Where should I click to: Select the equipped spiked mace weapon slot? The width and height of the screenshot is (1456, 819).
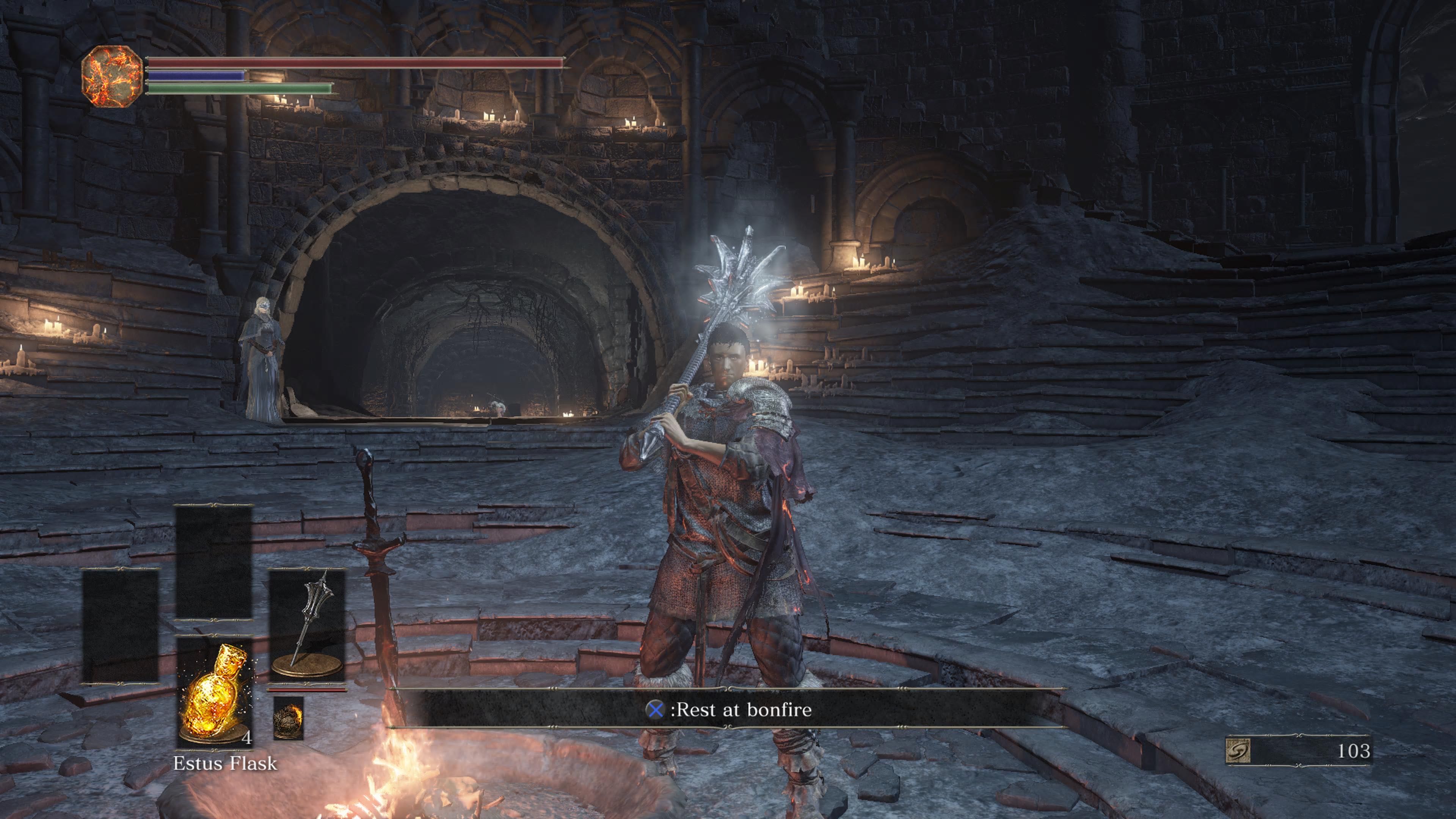pyautogui.click(x=307, y=624)
